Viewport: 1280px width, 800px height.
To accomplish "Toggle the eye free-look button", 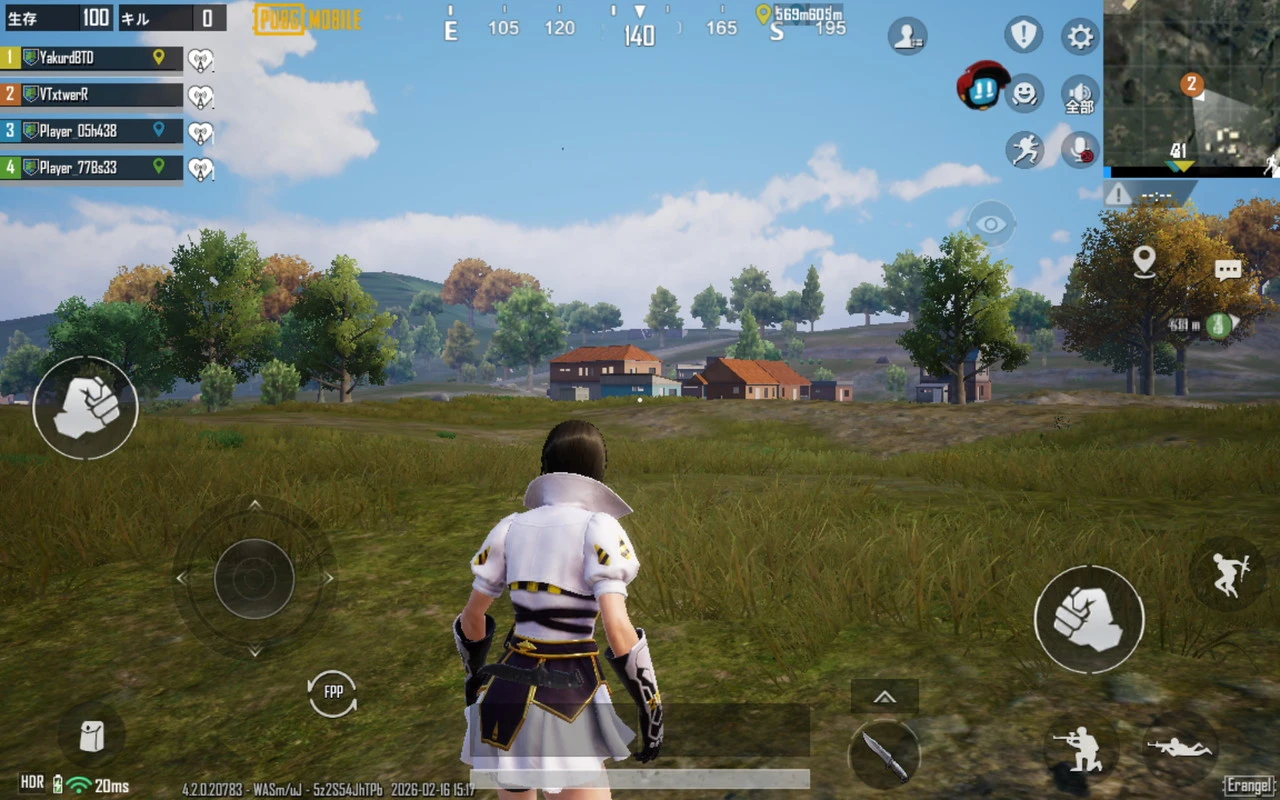I will (x=991, y=224).
